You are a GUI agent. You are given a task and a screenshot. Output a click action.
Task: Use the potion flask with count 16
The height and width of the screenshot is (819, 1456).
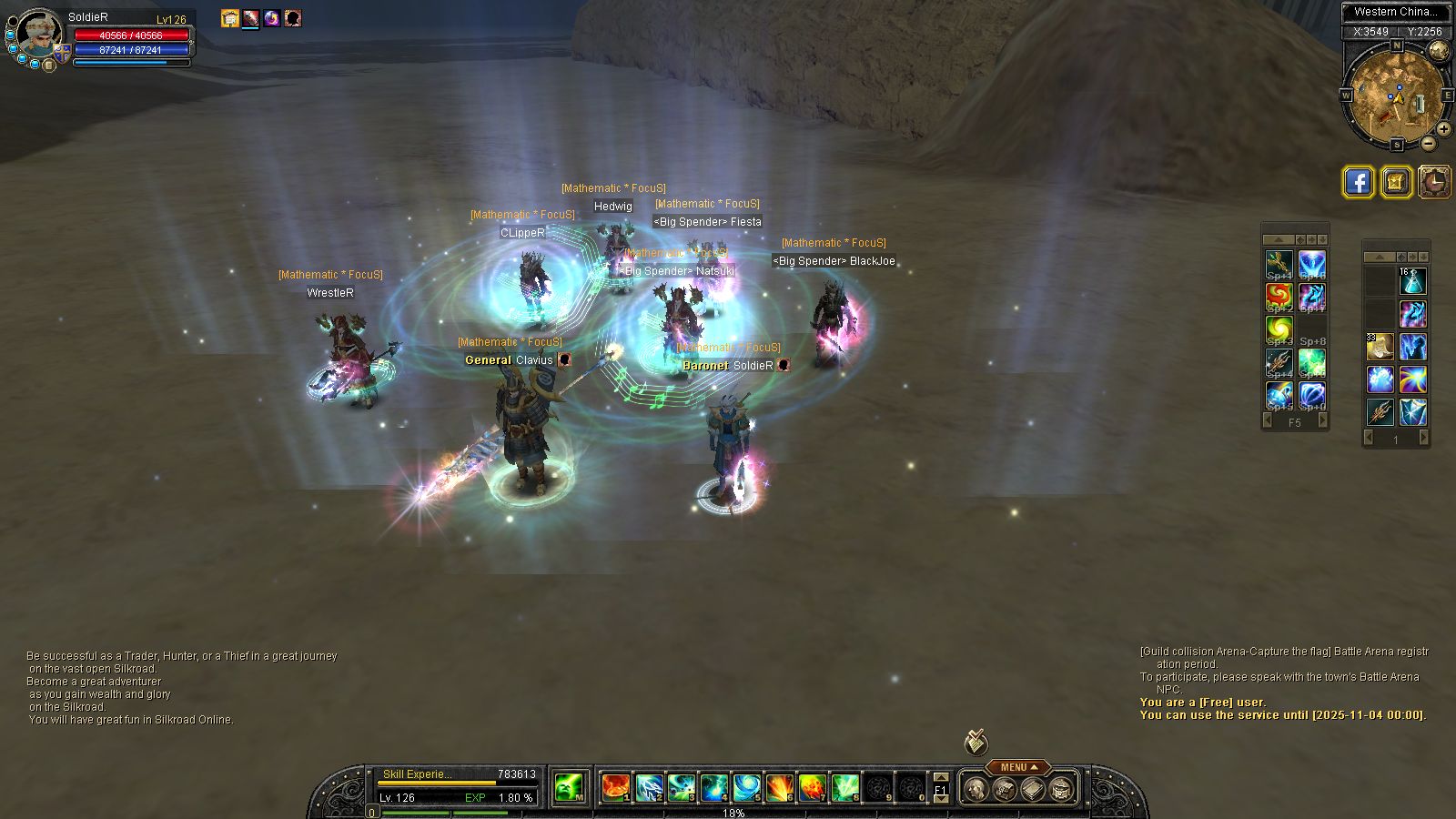[x=1412, y=281]
